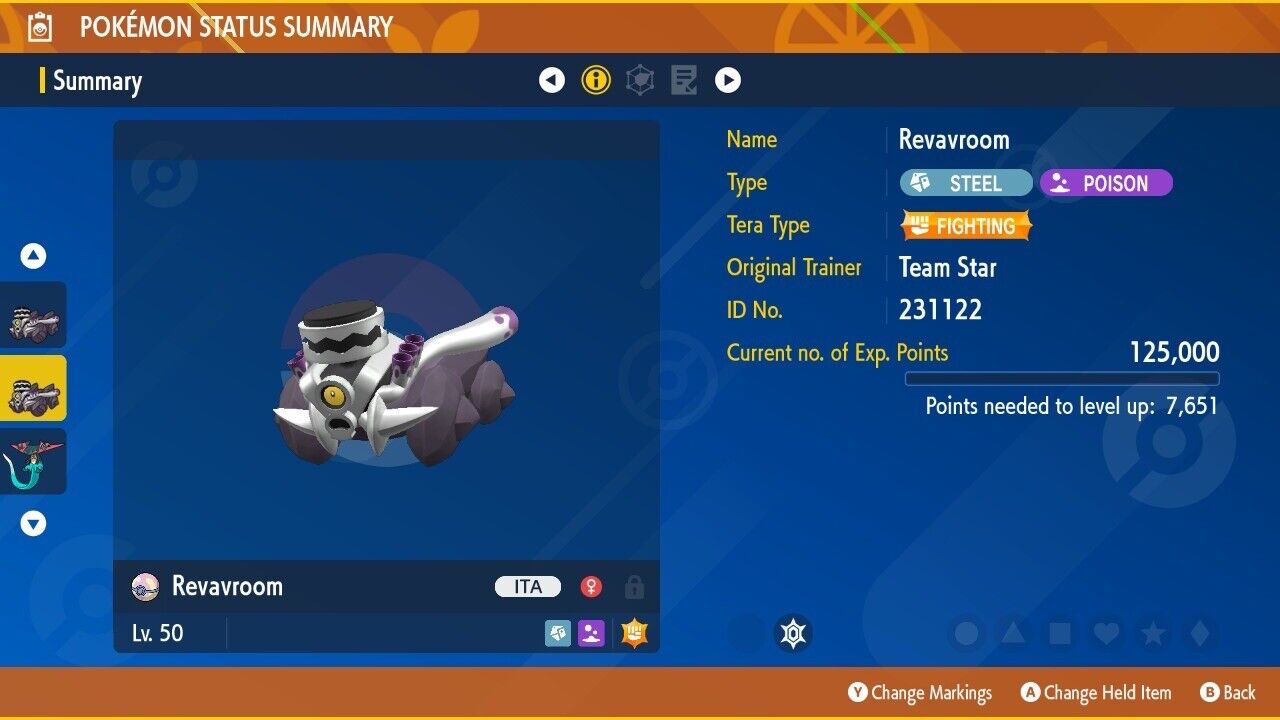
Task: Click the party list up arrow
Action: coord(34,257)
